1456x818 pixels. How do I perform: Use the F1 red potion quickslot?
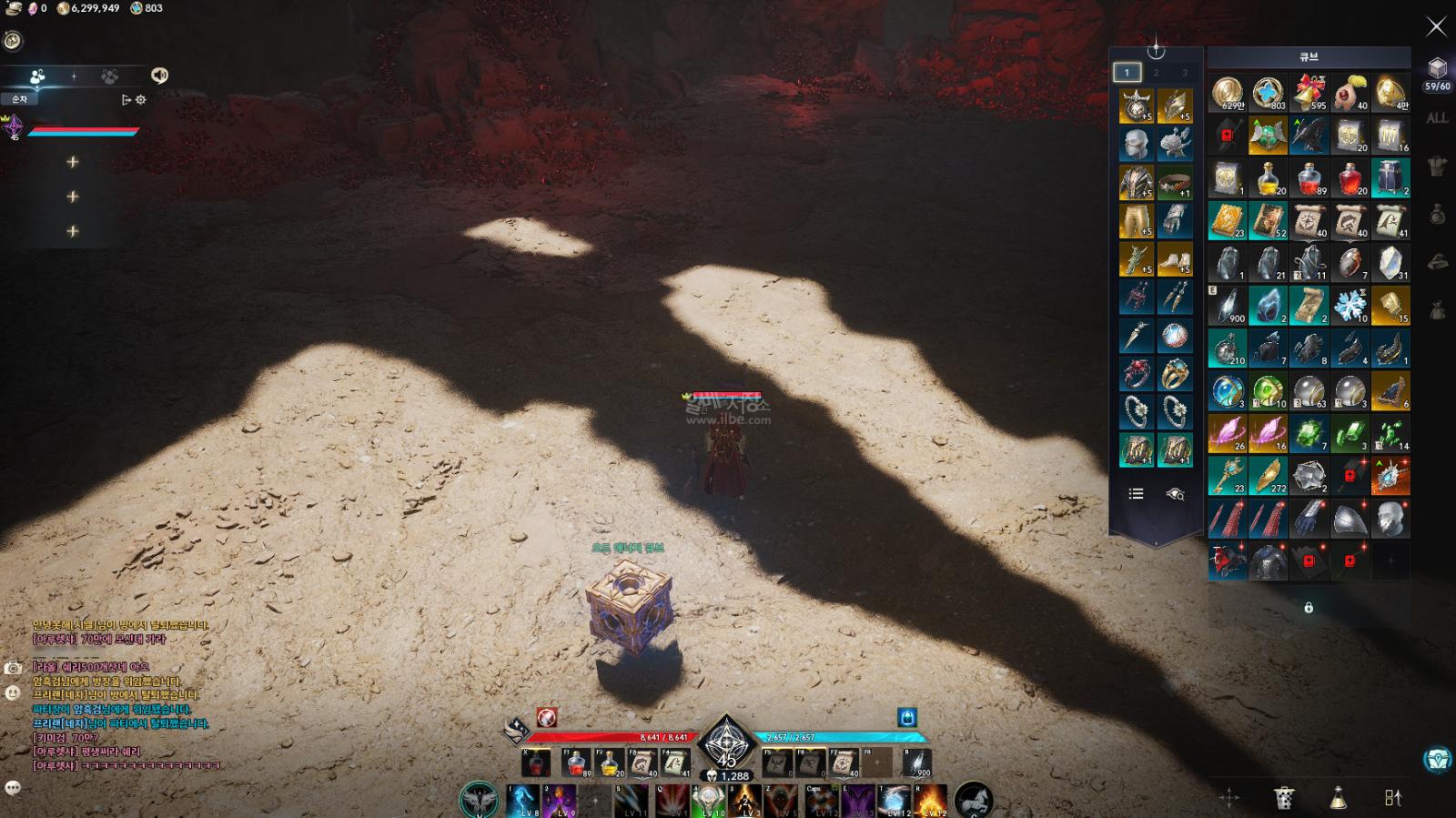click(x=576, y=763)
